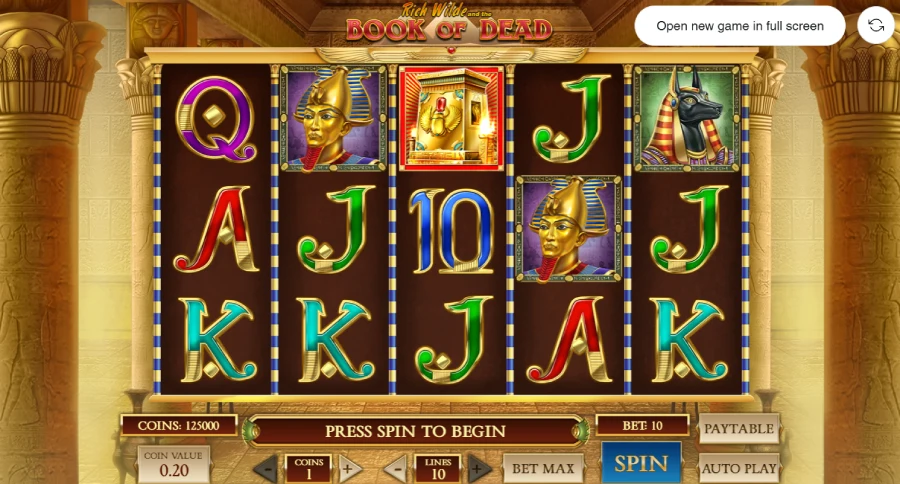Increase the number of lines
The width and height of the screenshot is (900, 484).
[x=479, y=468]
